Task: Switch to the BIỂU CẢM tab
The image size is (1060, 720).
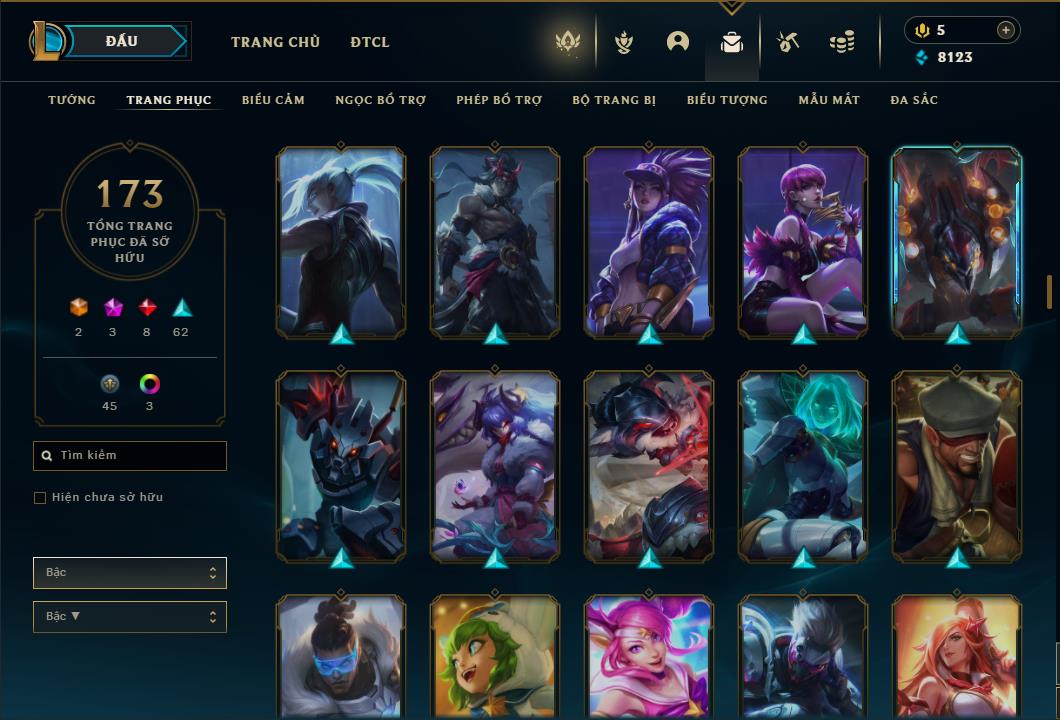Action: click(273, 100)
